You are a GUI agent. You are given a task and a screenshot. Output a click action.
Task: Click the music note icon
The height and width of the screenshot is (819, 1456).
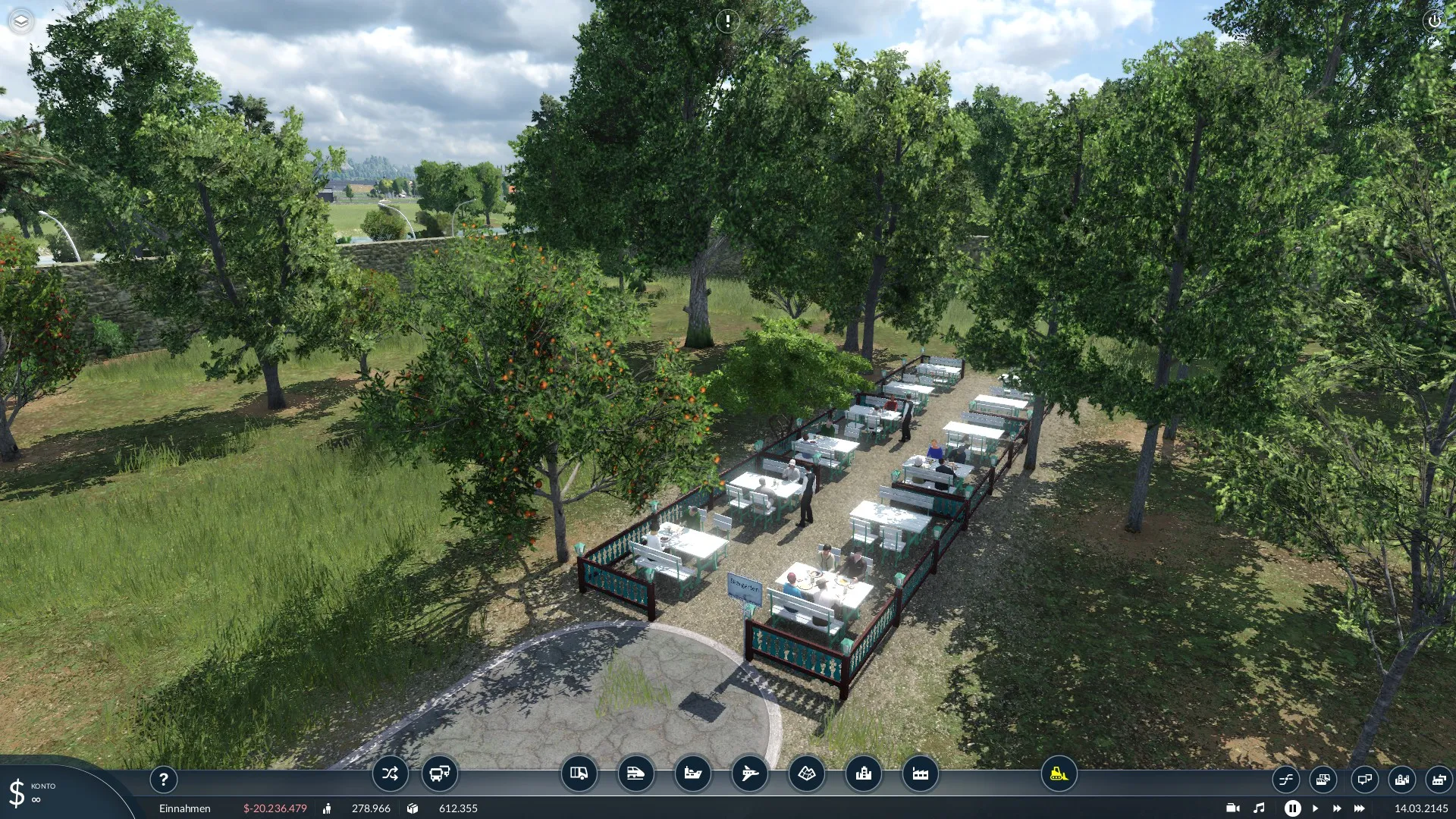pos(1259,808)
